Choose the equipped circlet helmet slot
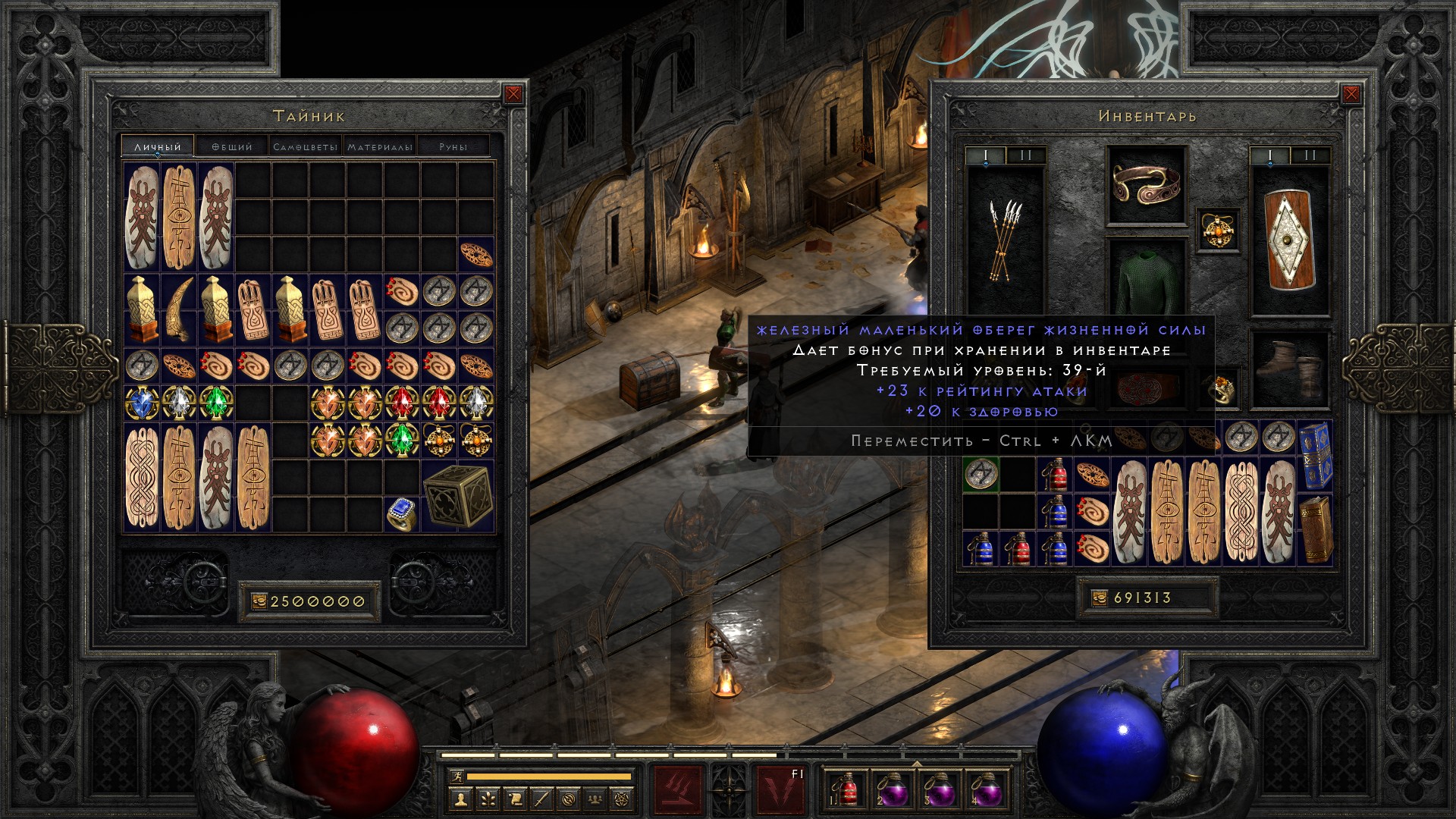This screenshot has width=1456, height=819. [x=1146, y=184]
